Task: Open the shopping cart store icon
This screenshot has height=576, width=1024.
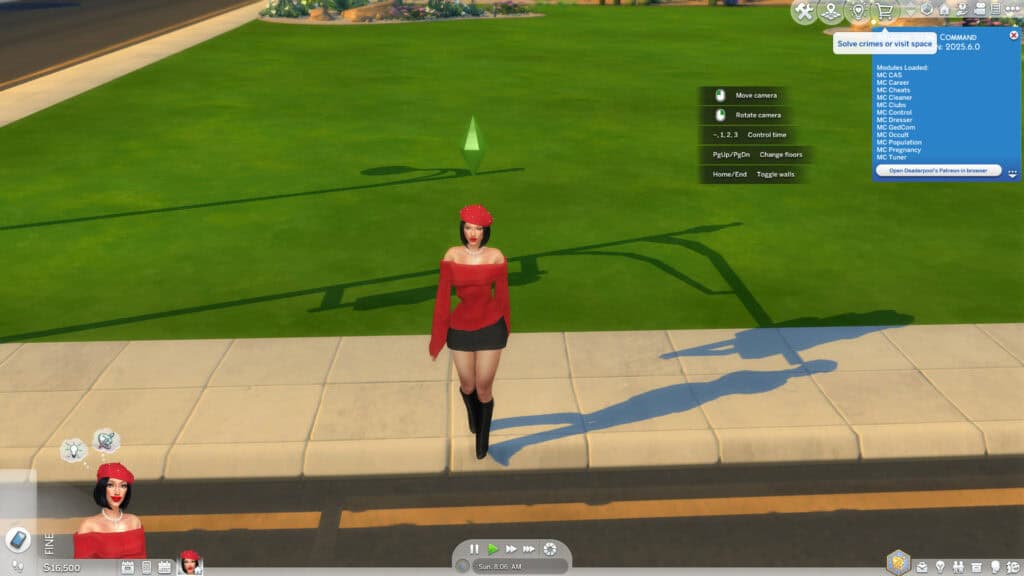Action: 884,12
